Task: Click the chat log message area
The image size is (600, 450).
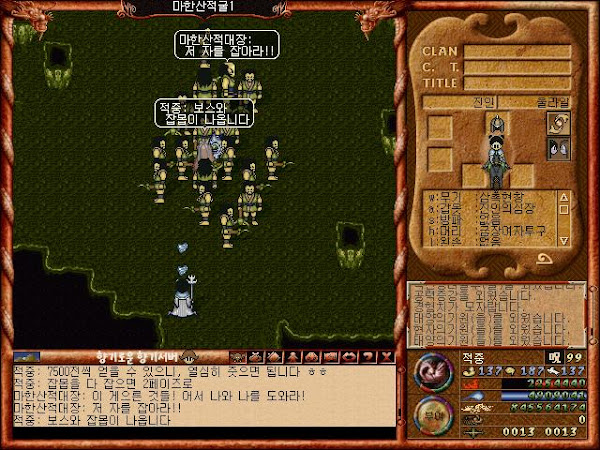Action: 200,400
